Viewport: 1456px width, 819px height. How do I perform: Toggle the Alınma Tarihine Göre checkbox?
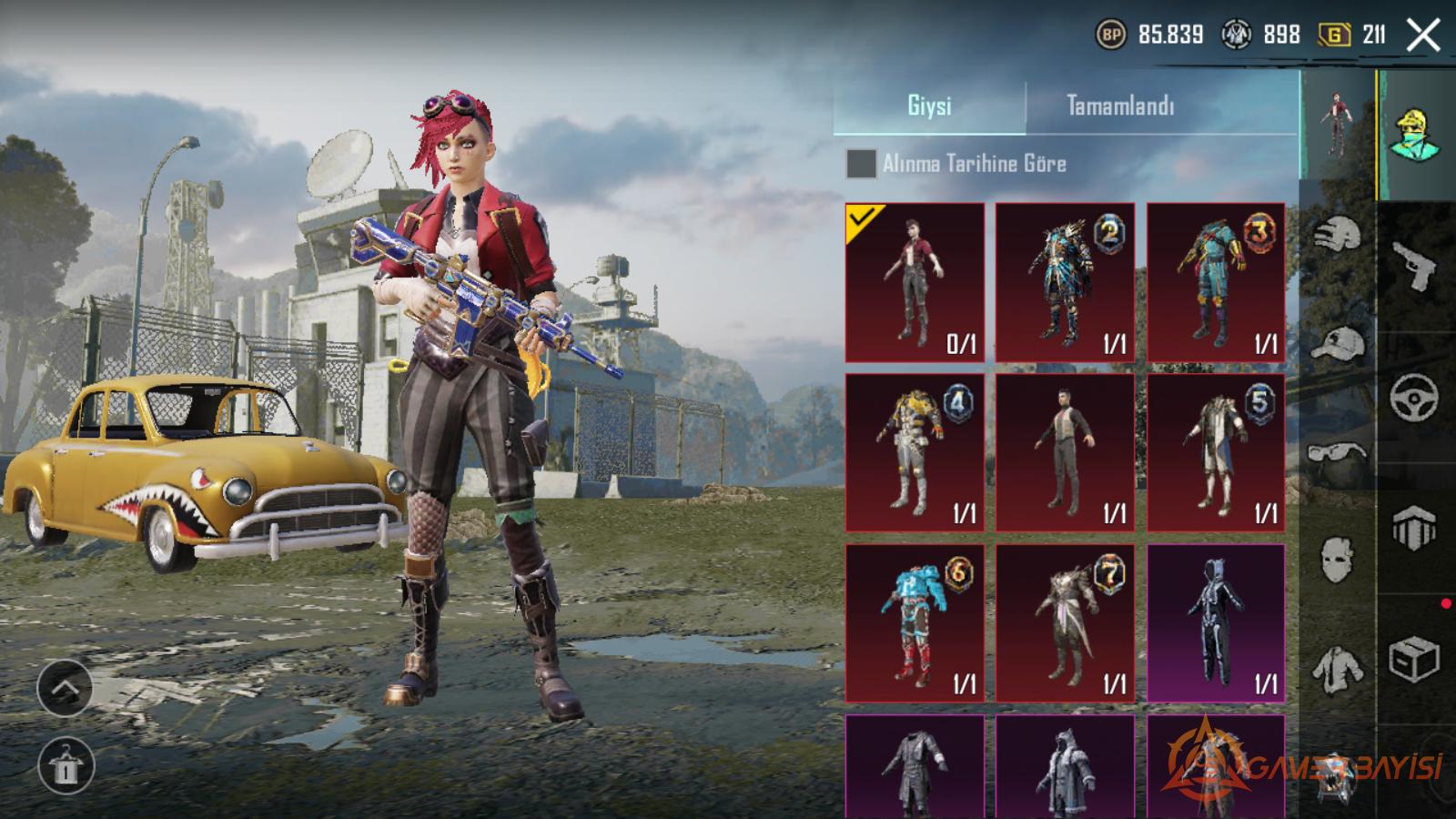pyautogui.click(x=861, y=164)
